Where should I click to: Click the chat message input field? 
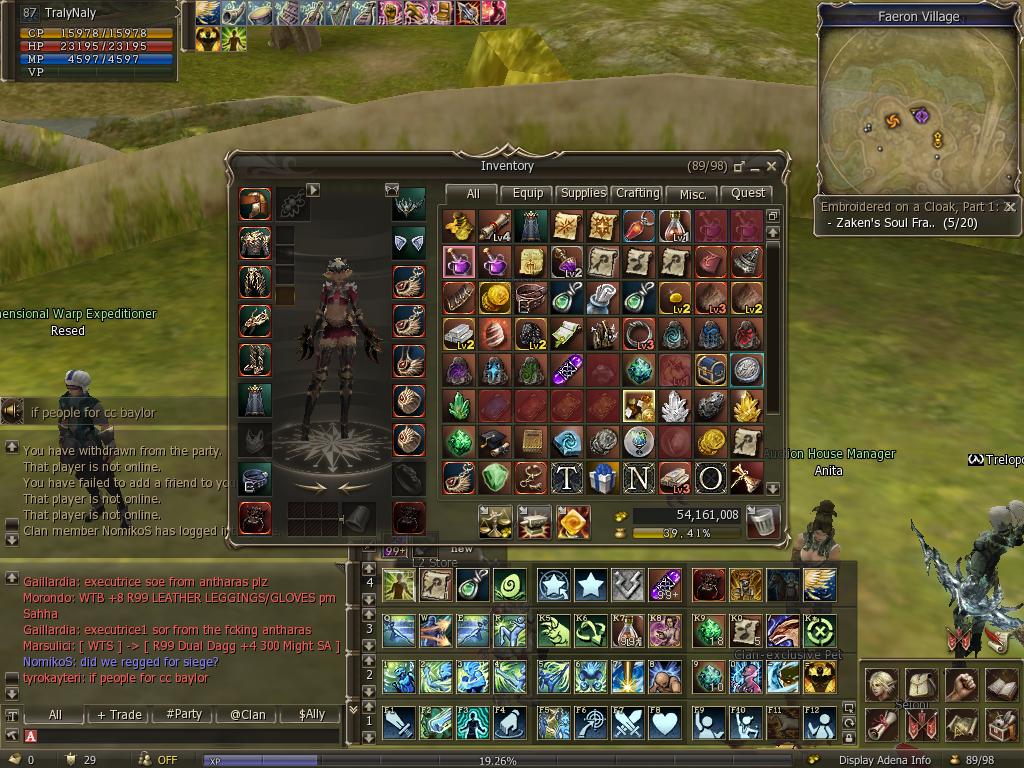coord(185,736)
